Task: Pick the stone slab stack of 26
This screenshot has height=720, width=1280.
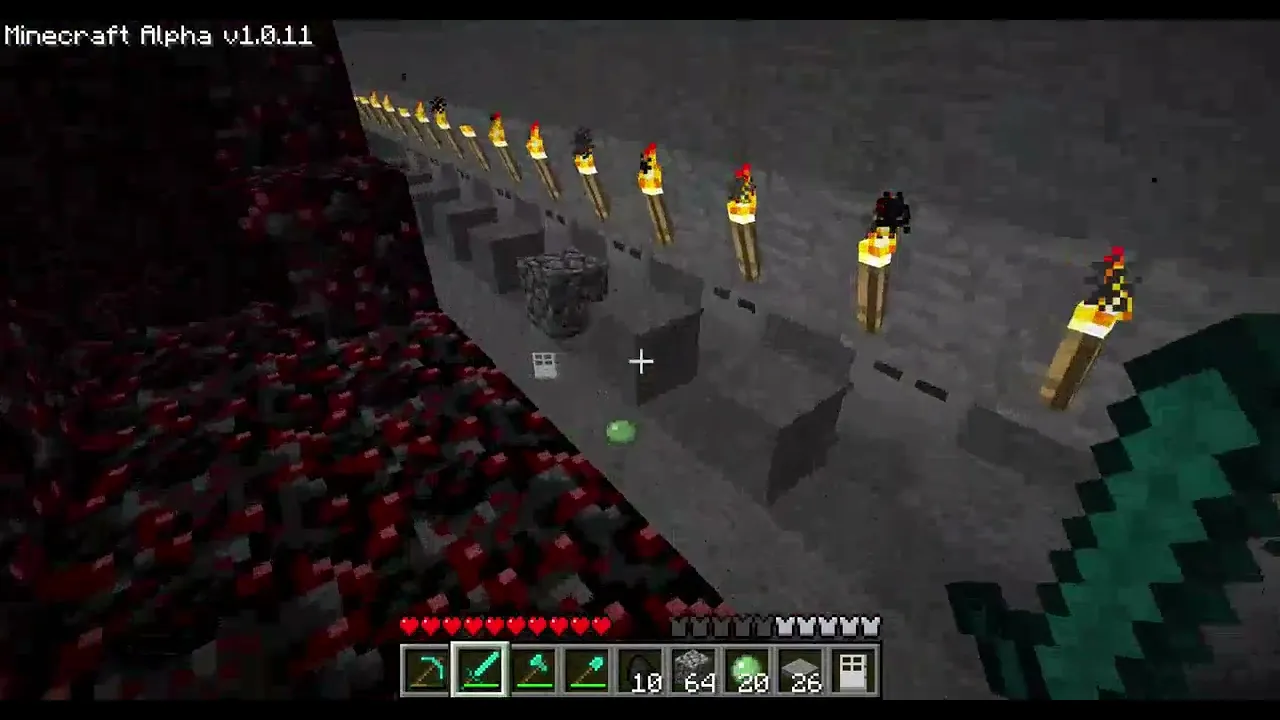Action: [x=801, y=669]
